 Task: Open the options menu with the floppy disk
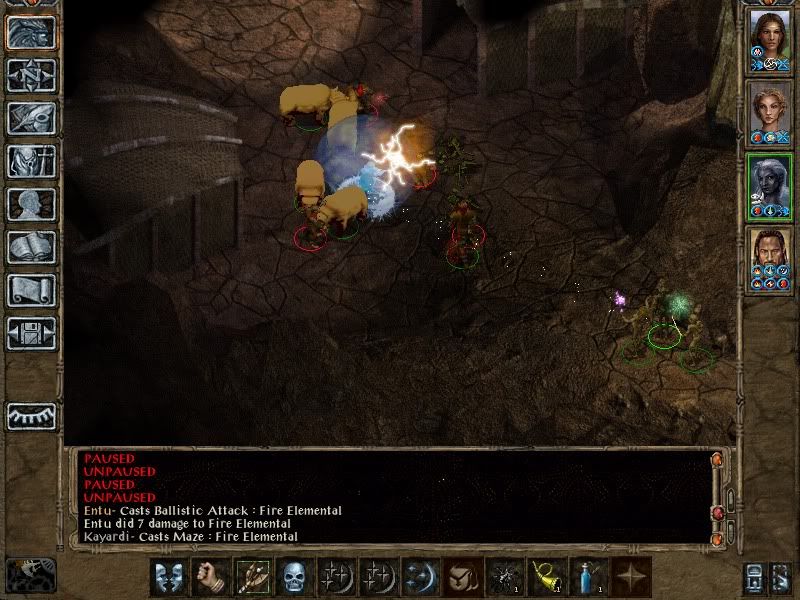[31, 333]
